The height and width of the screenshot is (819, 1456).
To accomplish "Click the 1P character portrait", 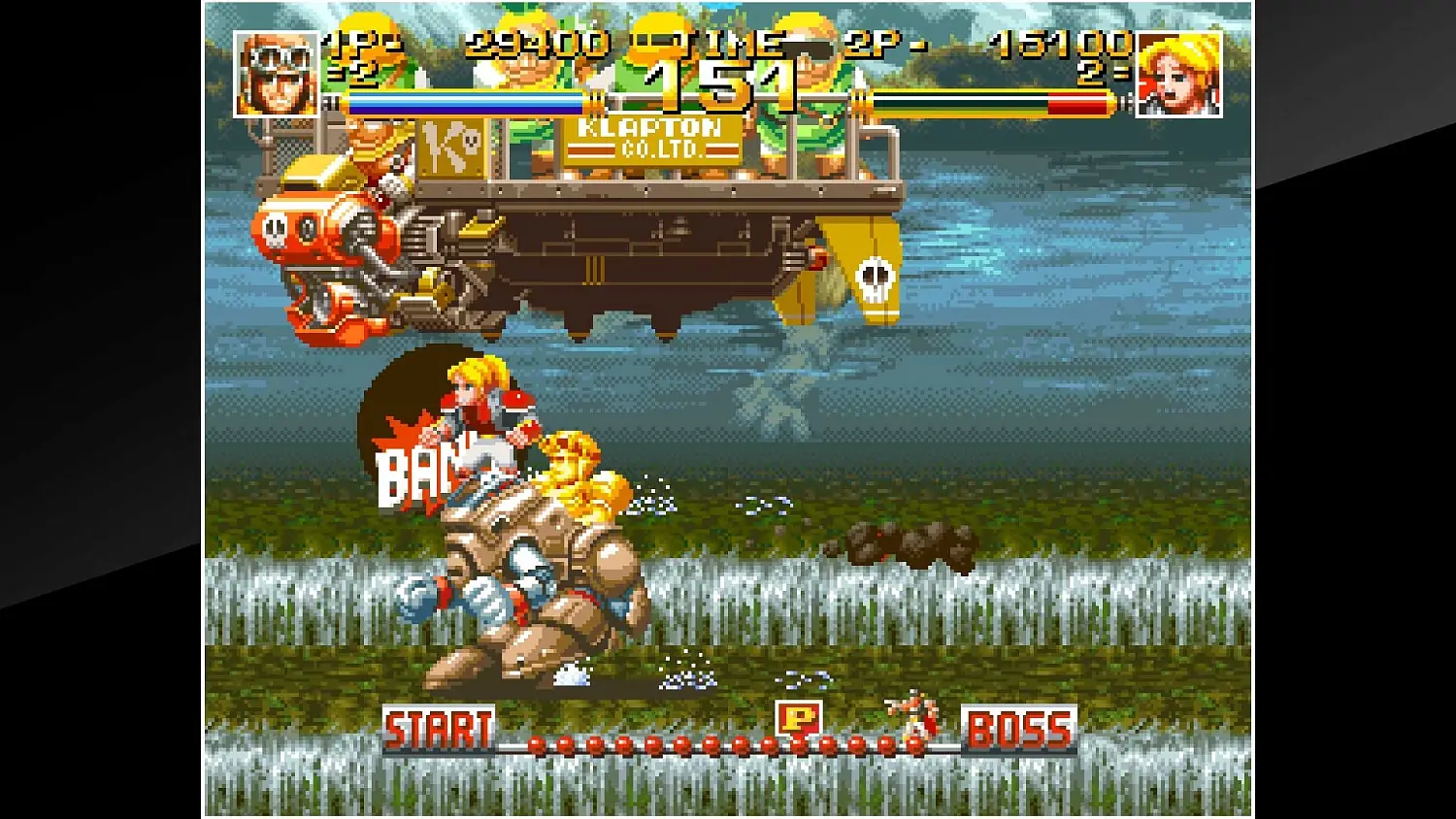I will [x=275, y=73].
